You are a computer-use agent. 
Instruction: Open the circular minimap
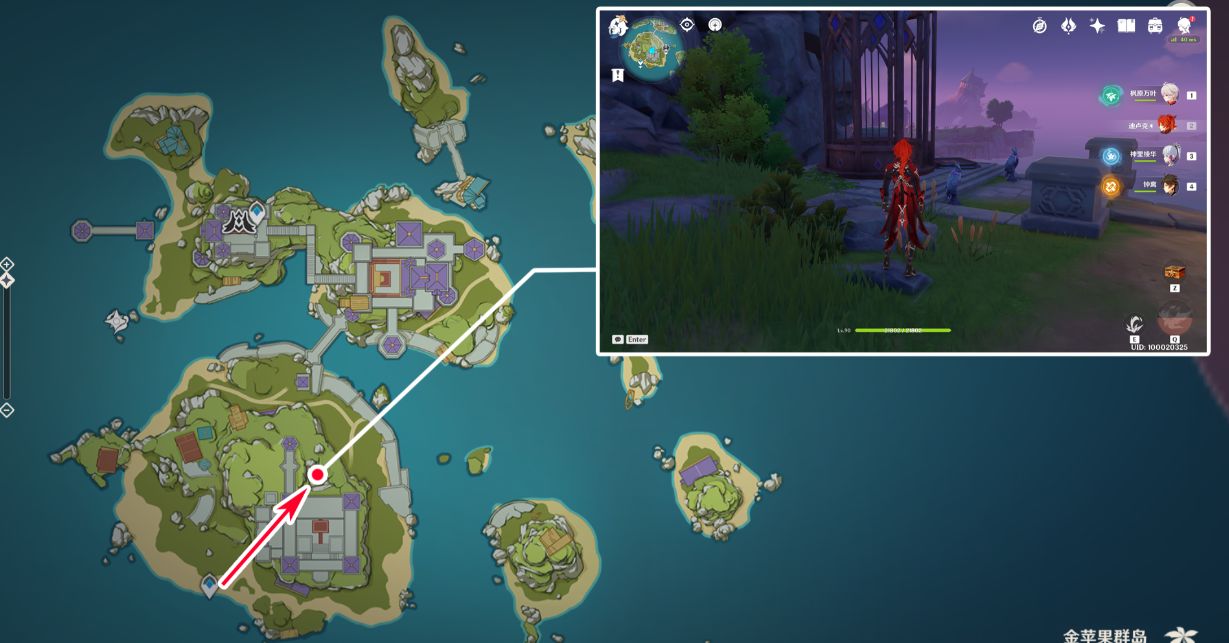651,47
